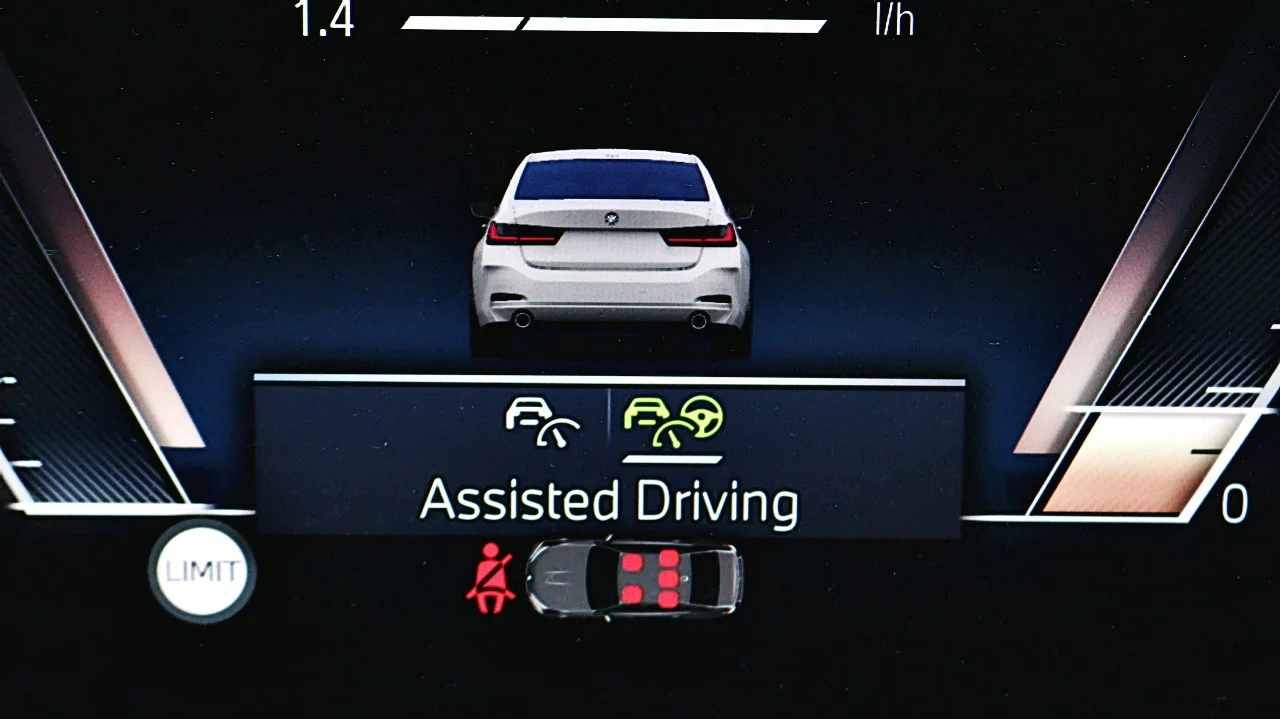This screenshot has width=1280, height=719.
Task: Select the white cruise control mode icon
Action: point(543,419)
